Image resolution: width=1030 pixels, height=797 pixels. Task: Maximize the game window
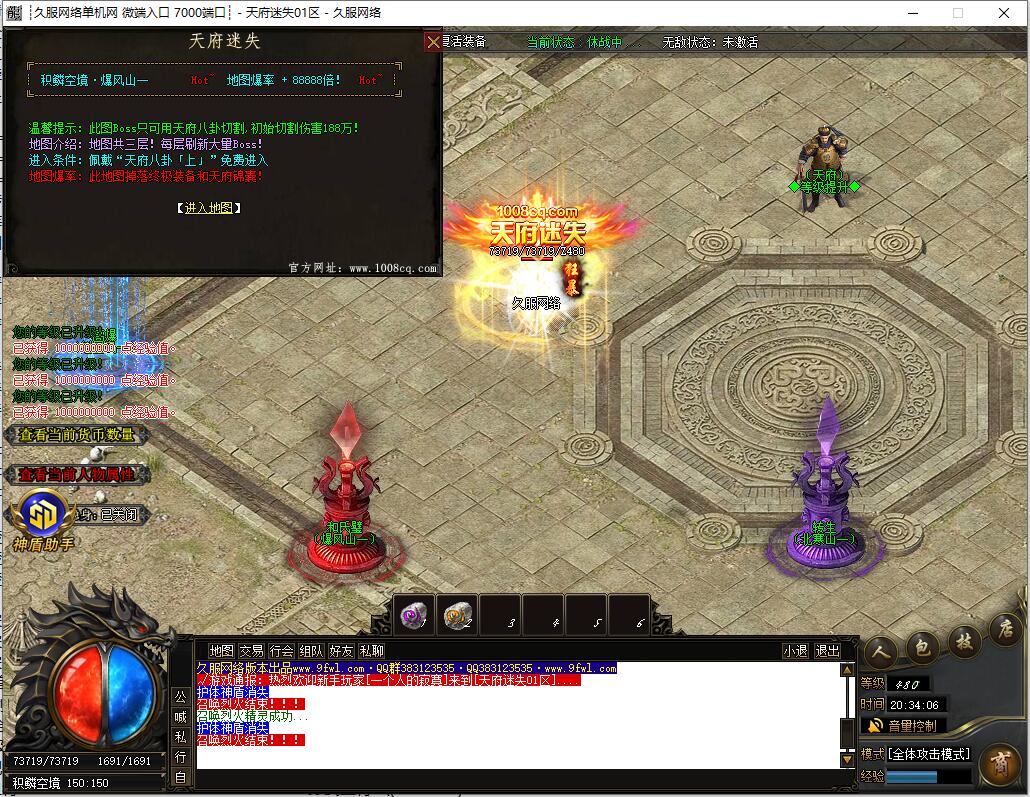(957, 13)
